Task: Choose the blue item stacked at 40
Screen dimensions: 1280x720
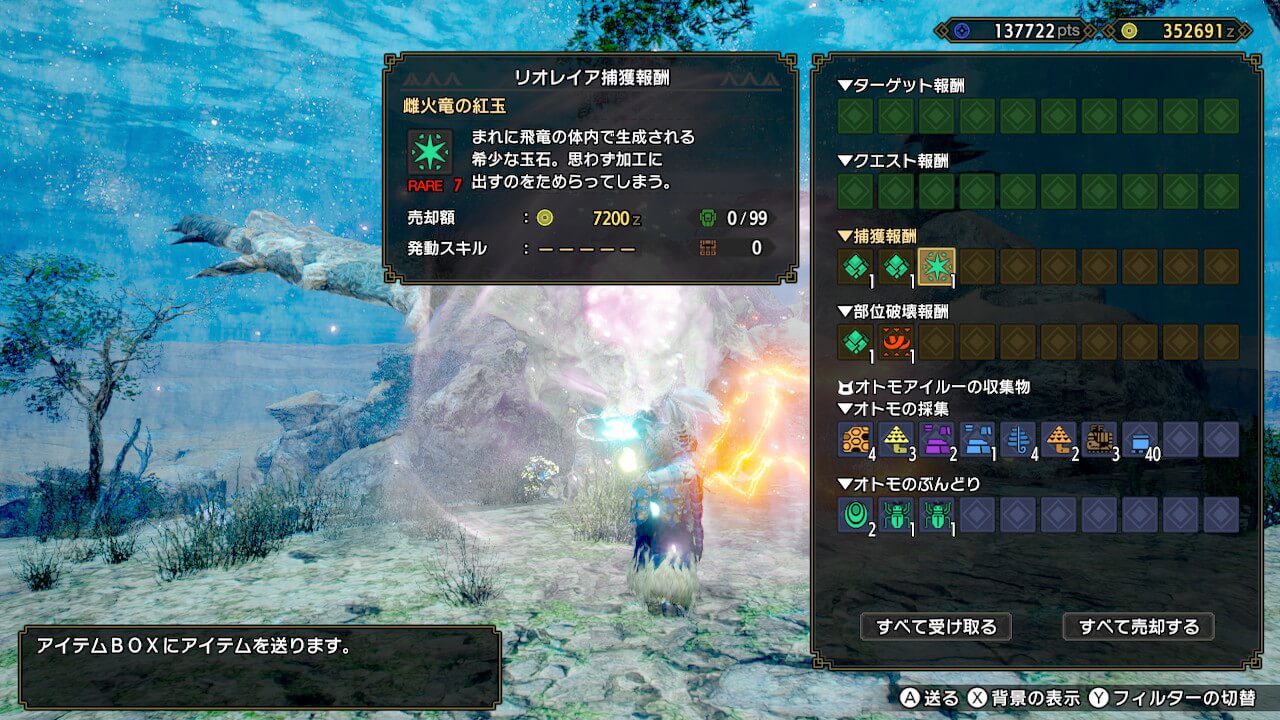Action: pos(1140,439)
